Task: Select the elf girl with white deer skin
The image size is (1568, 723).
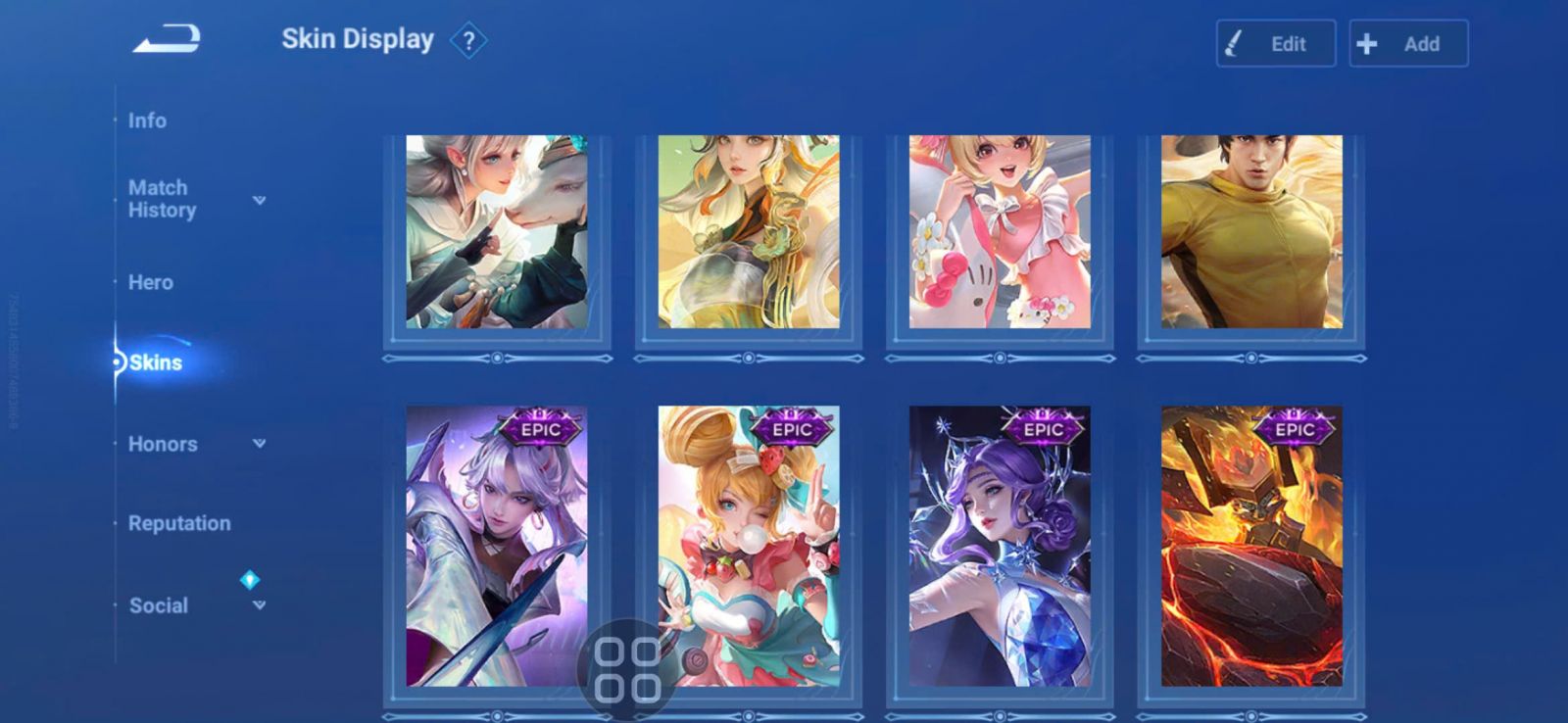Action: 497,232
